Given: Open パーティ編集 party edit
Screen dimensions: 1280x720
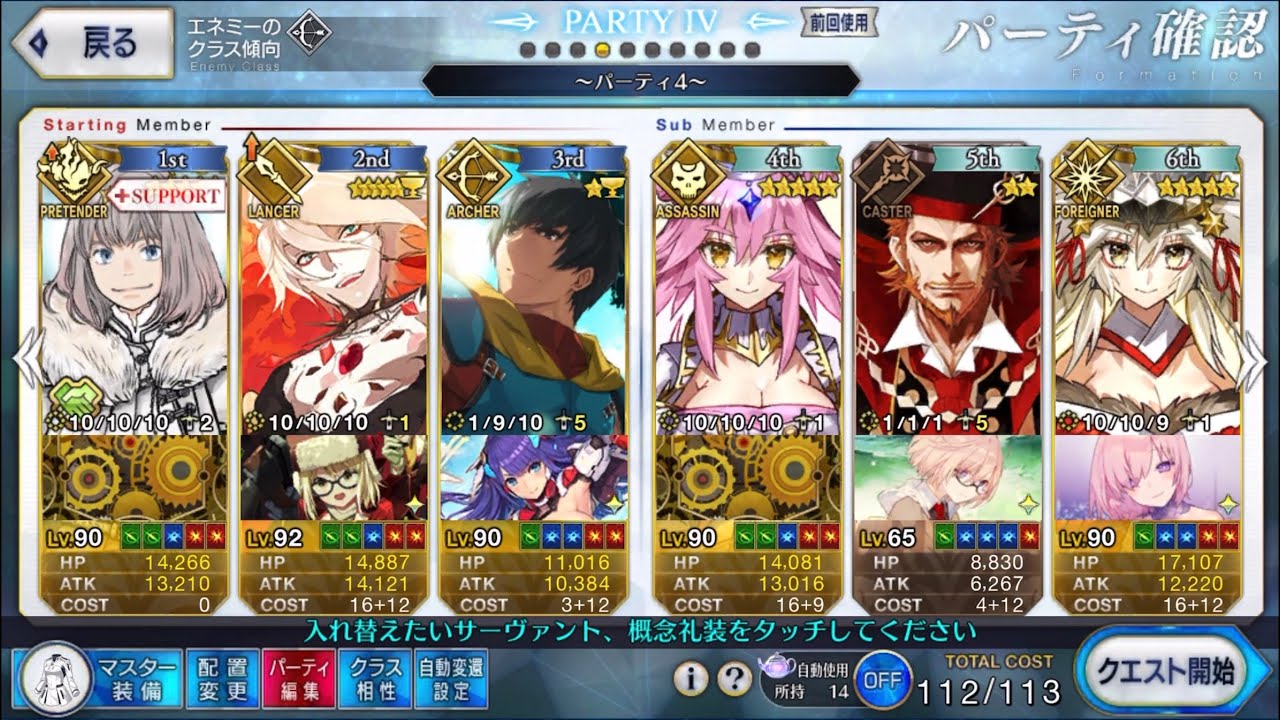Looking at the screenshot, I should pyautogui.click(x=294, y=678).
